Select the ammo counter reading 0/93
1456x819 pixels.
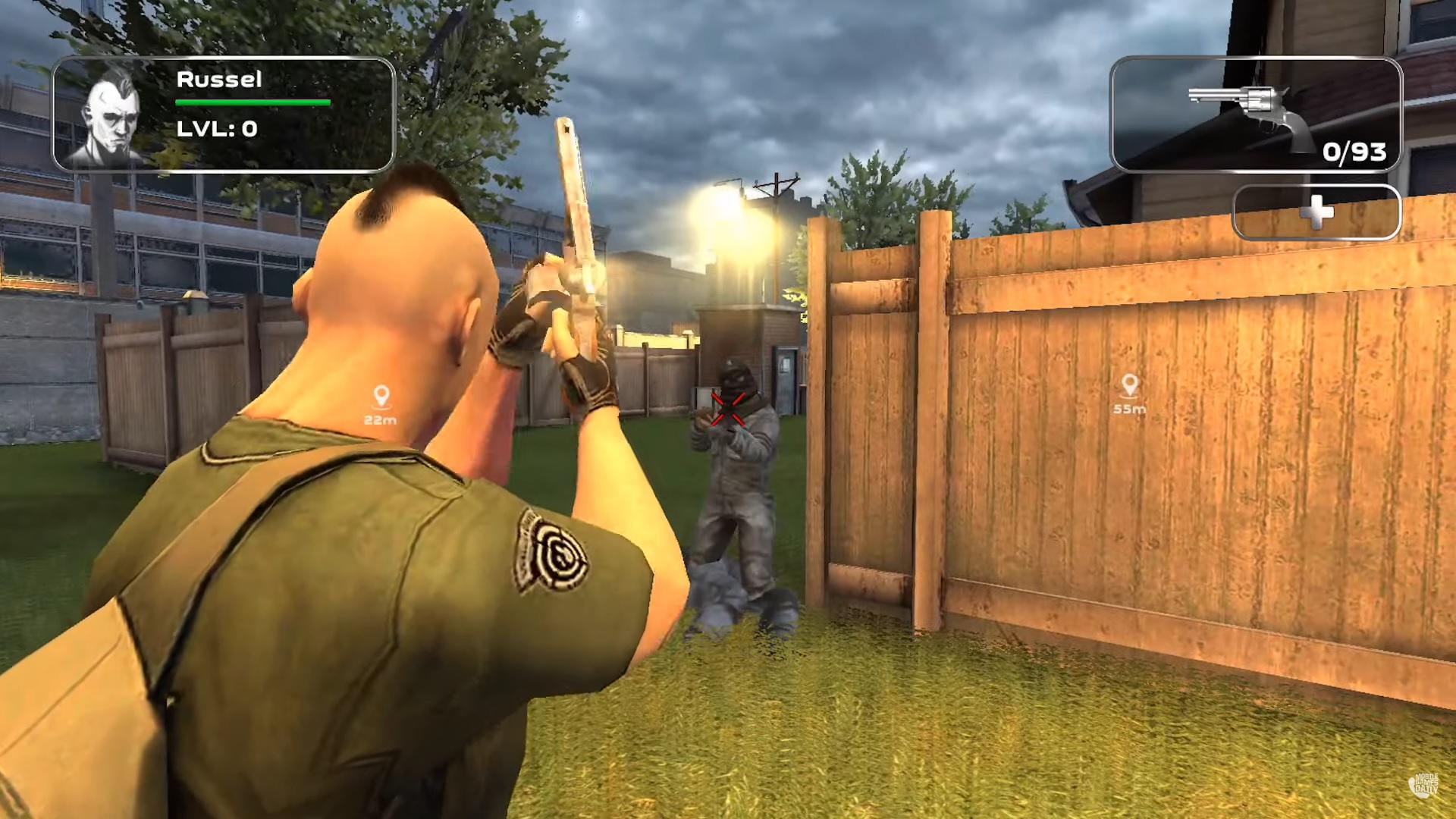point(1354,152)
